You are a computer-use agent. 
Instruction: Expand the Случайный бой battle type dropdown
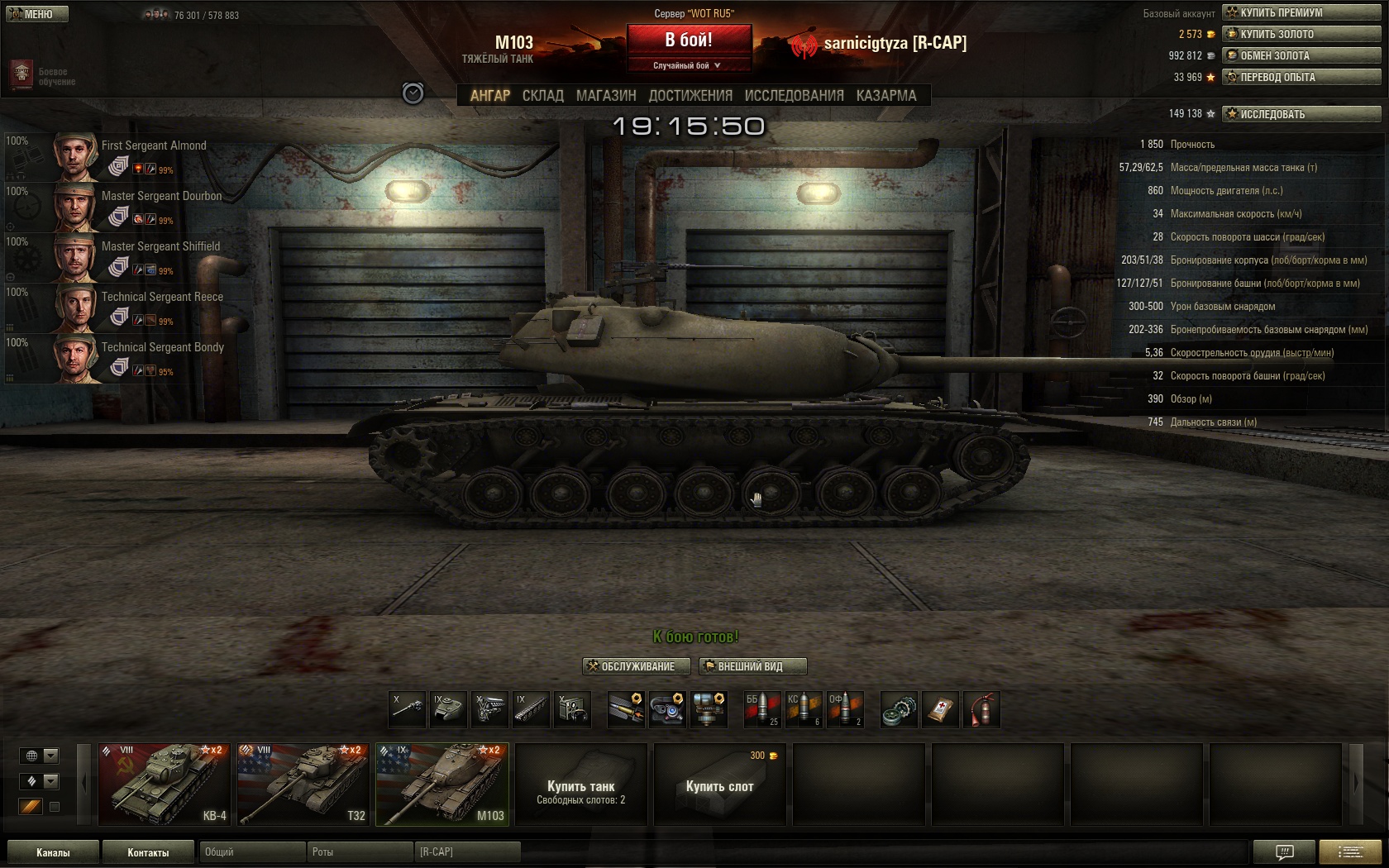pyautogui.click(x=688, y=65)
